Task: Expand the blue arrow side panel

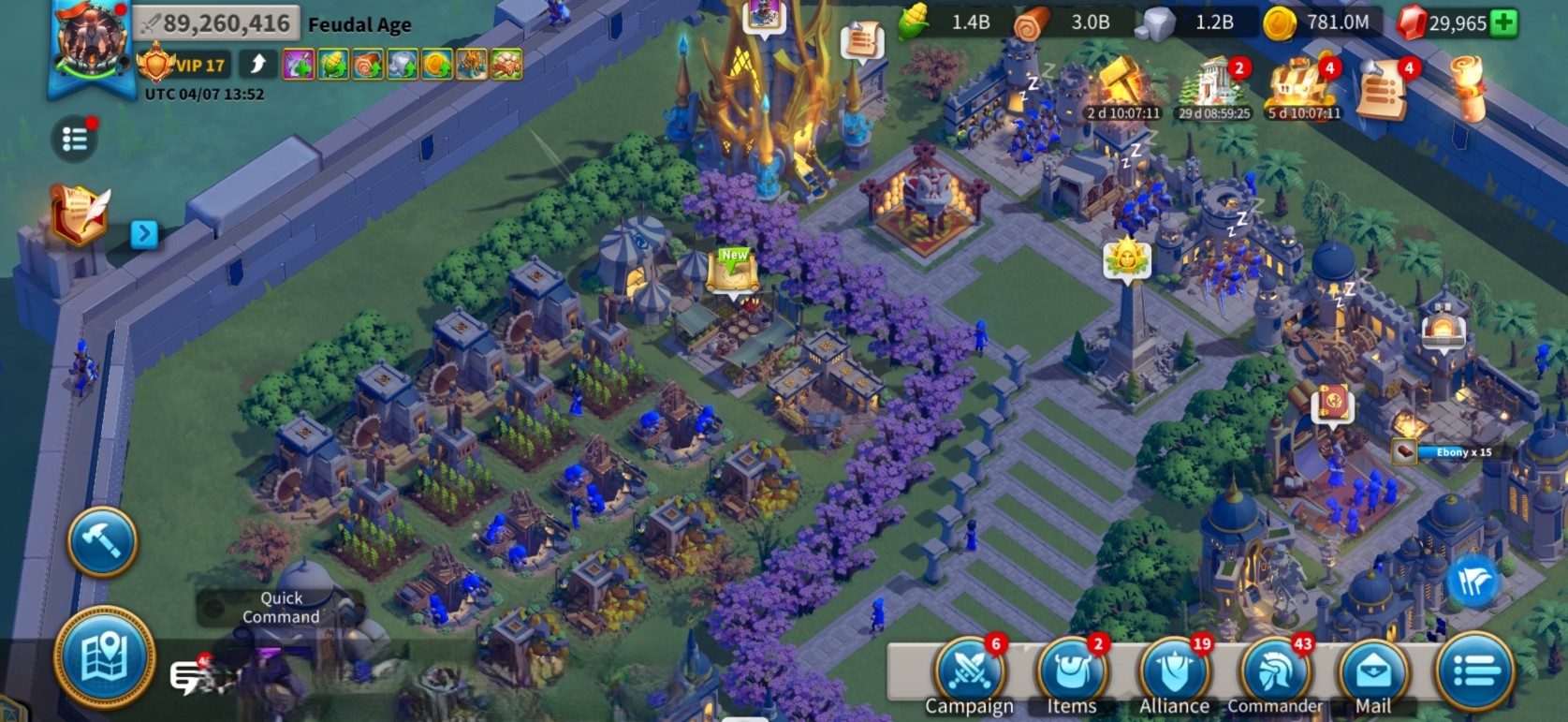Action: pos(143,233)
